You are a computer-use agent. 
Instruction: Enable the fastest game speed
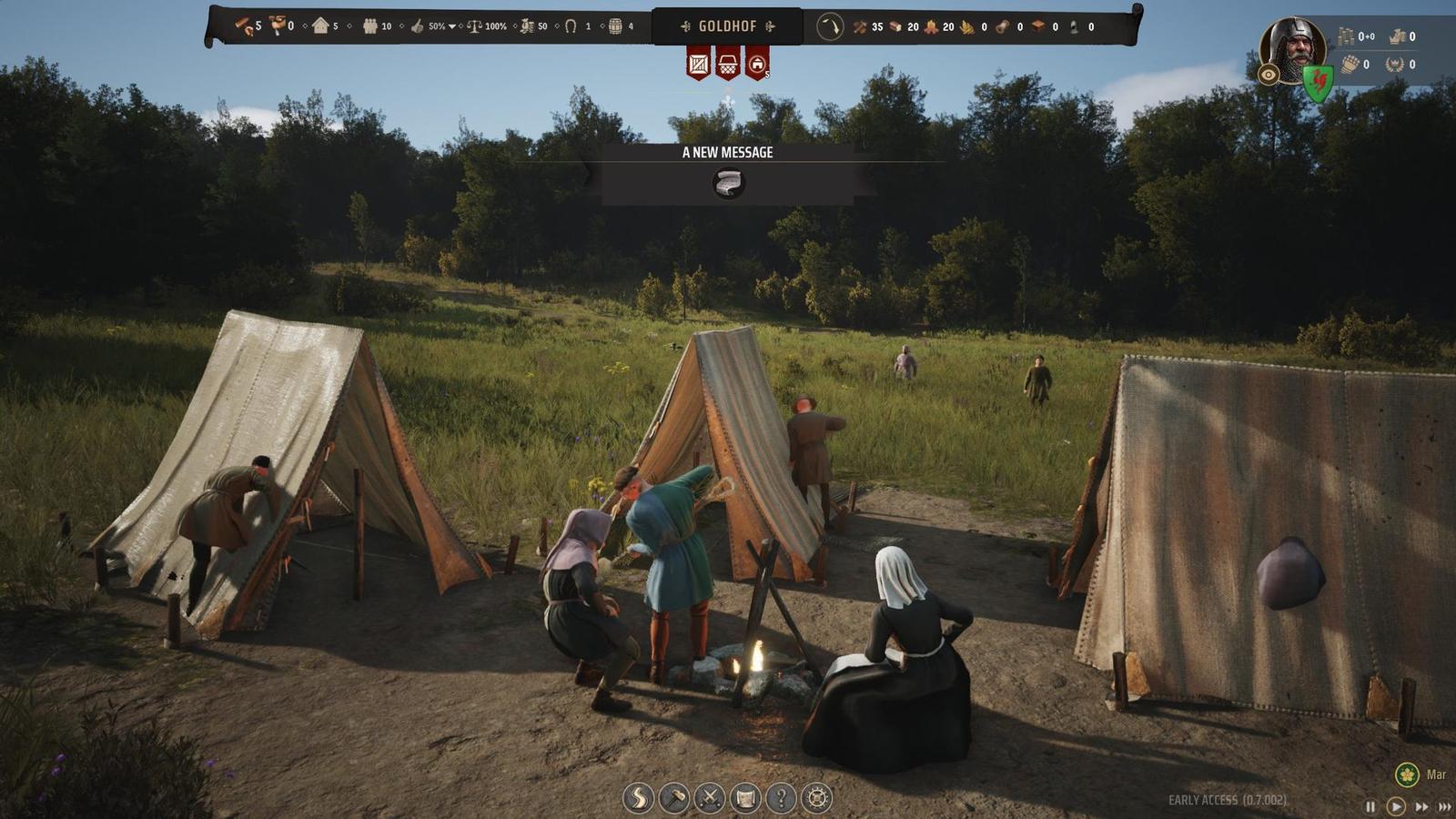pyautogui.click(x=1444, y=805)
